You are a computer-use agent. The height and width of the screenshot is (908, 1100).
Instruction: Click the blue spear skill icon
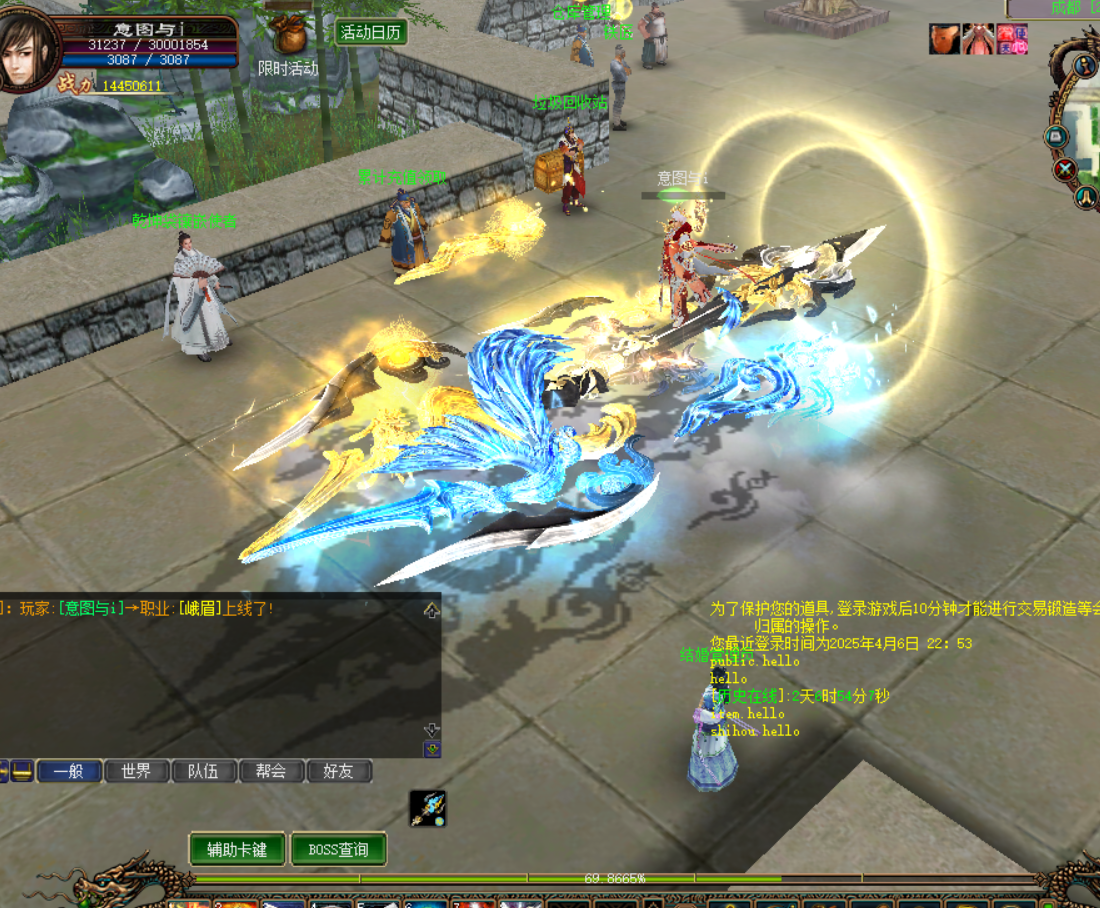pos(428,808)
